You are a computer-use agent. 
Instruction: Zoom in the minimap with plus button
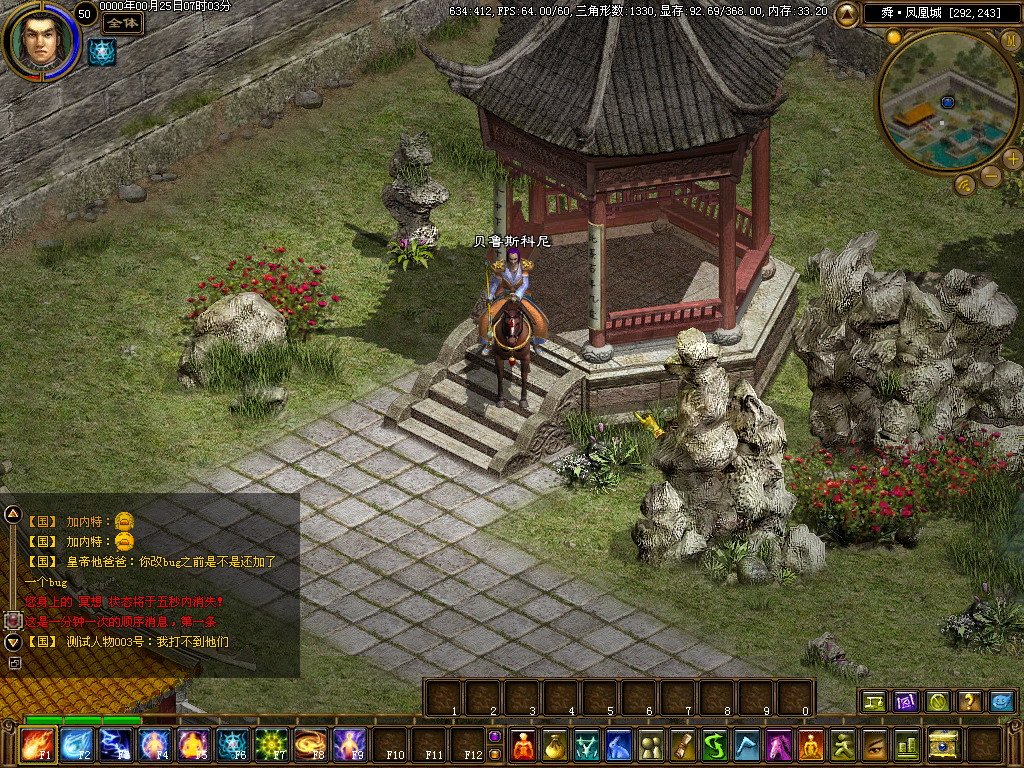[x=1012, y=158]
